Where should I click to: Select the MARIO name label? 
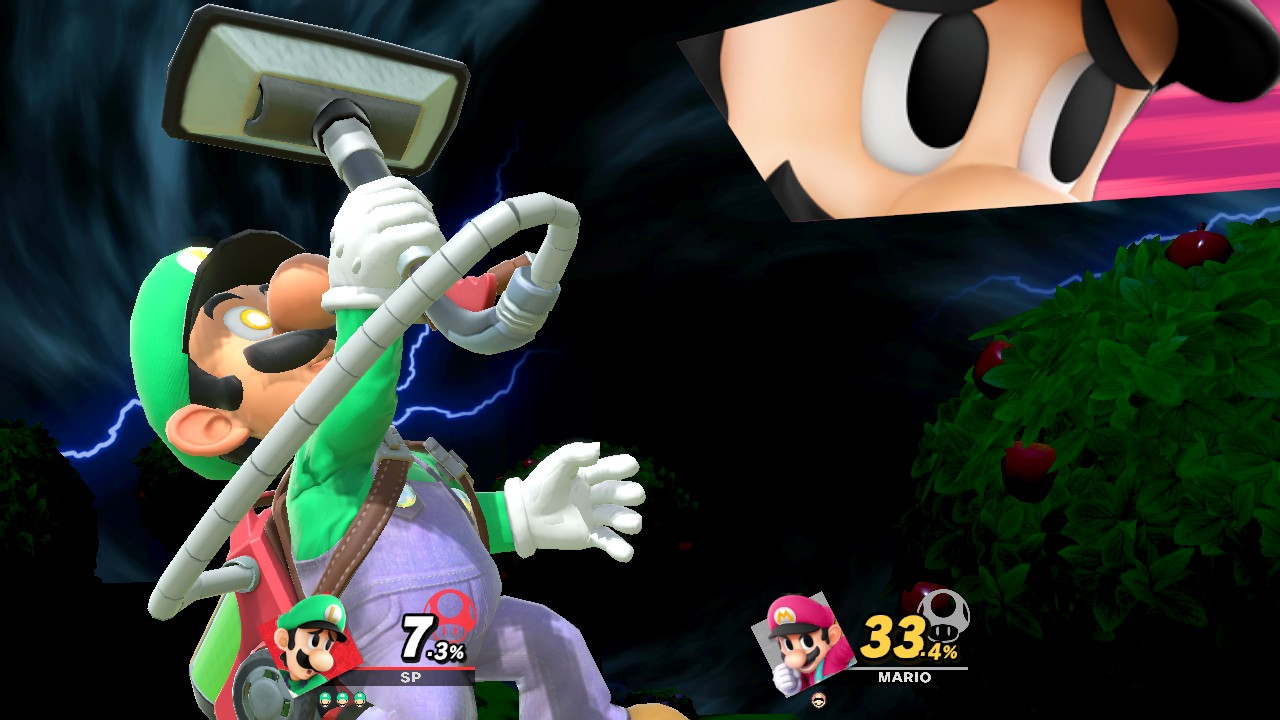point(905,676)
